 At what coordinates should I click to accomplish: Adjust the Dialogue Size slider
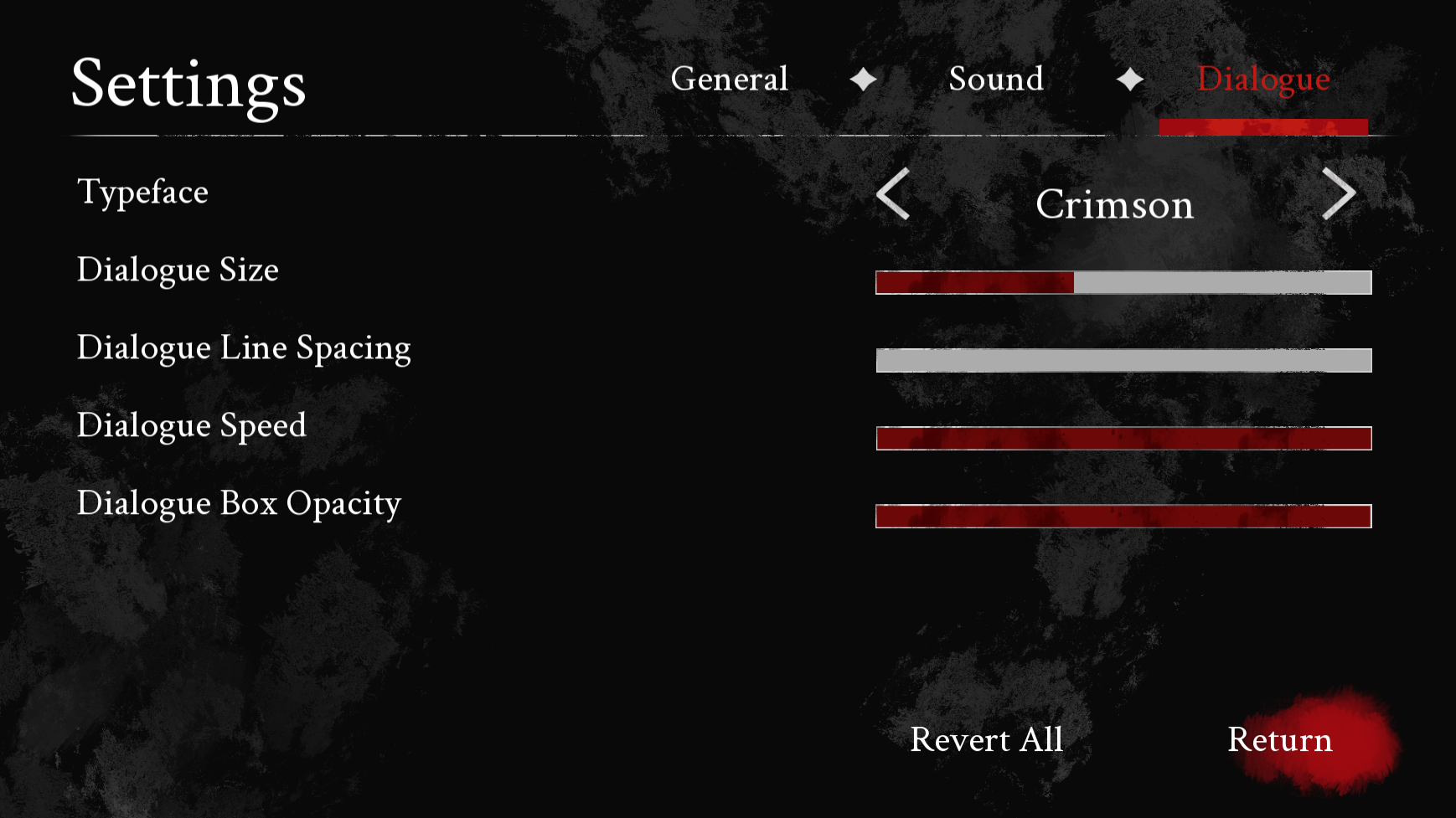pos(1122,283)
